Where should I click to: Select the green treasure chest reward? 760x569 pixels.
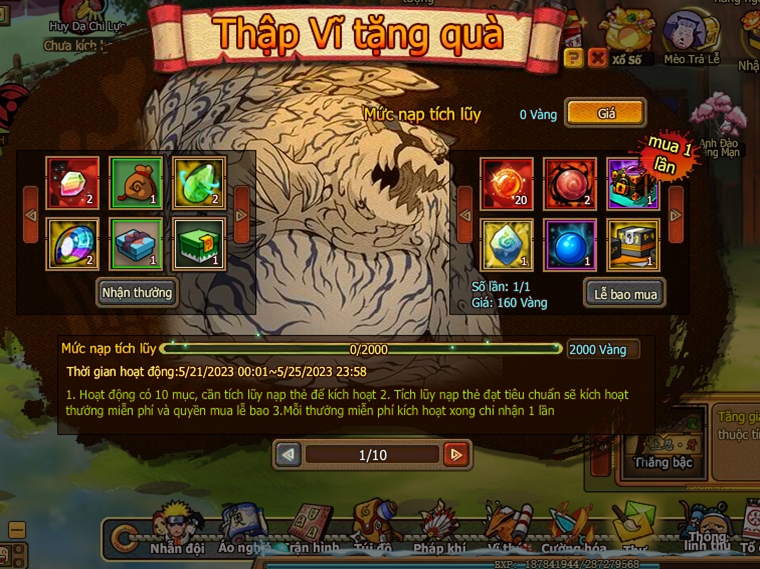pyautogui.click(x=200, y=245)
